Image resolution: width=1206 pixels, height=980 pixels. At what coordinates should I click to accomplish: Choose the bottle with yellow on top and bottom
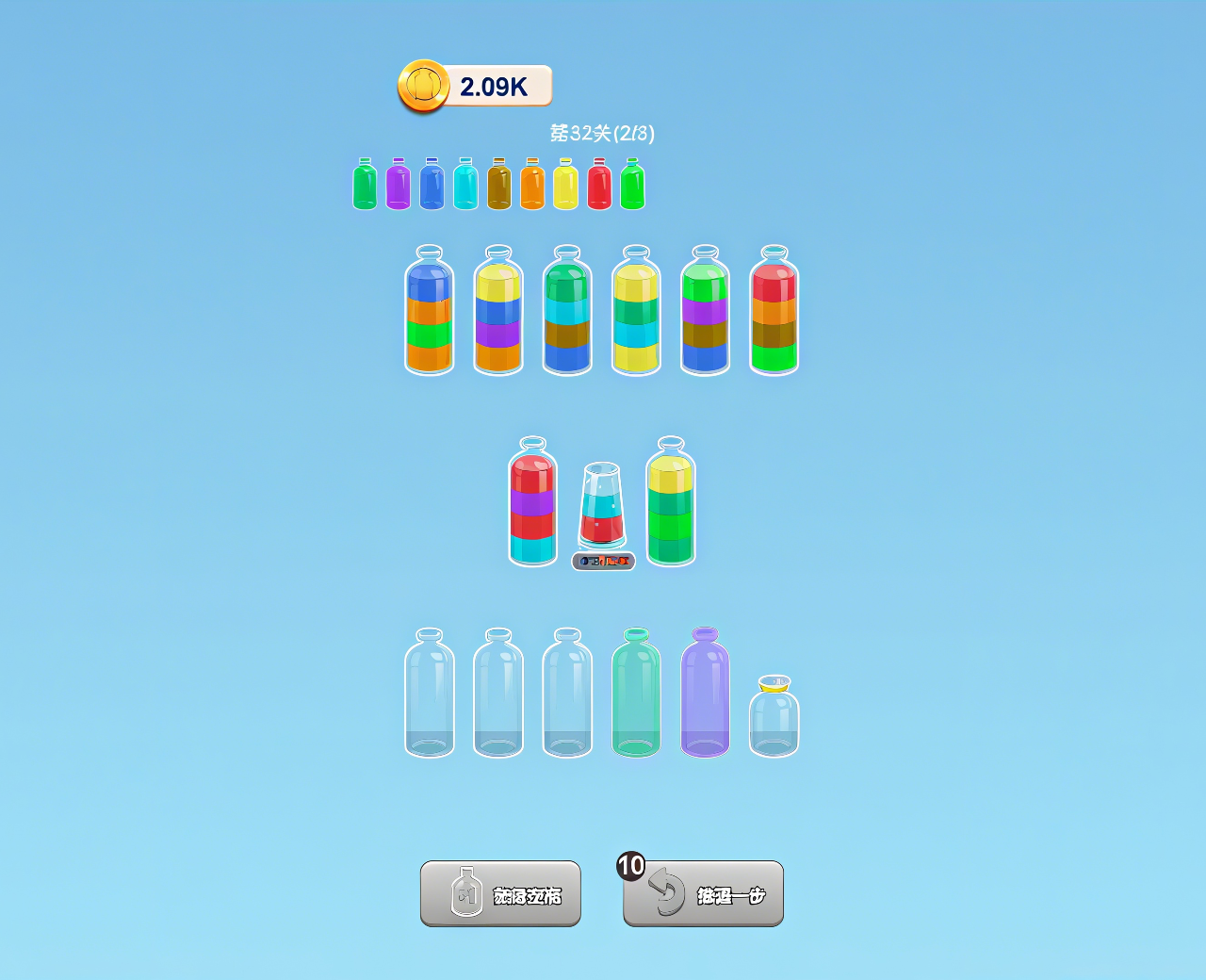[636, 311]
